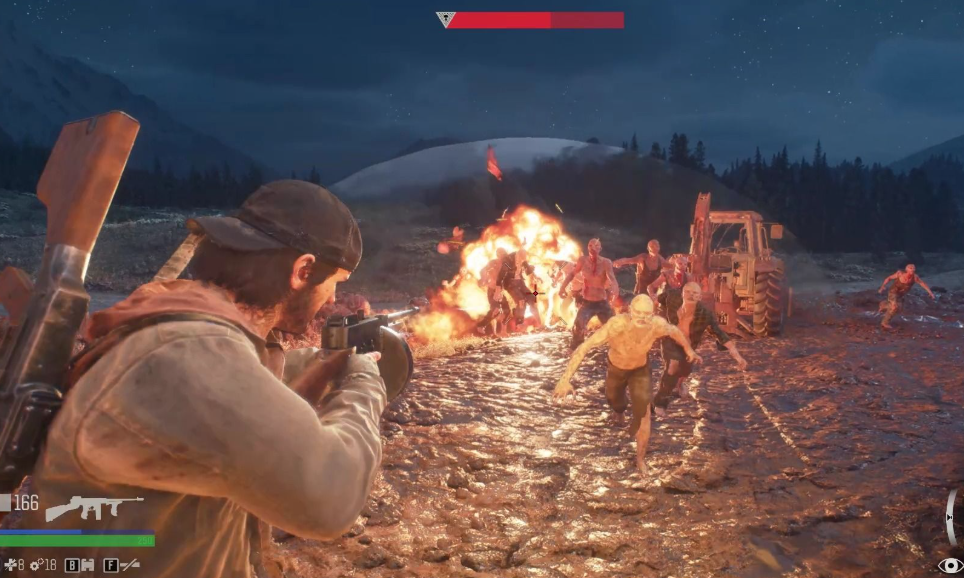The width and height of the screenshot is (964, 578).
Task: Select the submachine gun weapon icon
Action: pyautogui.click(x=93, y=507)
